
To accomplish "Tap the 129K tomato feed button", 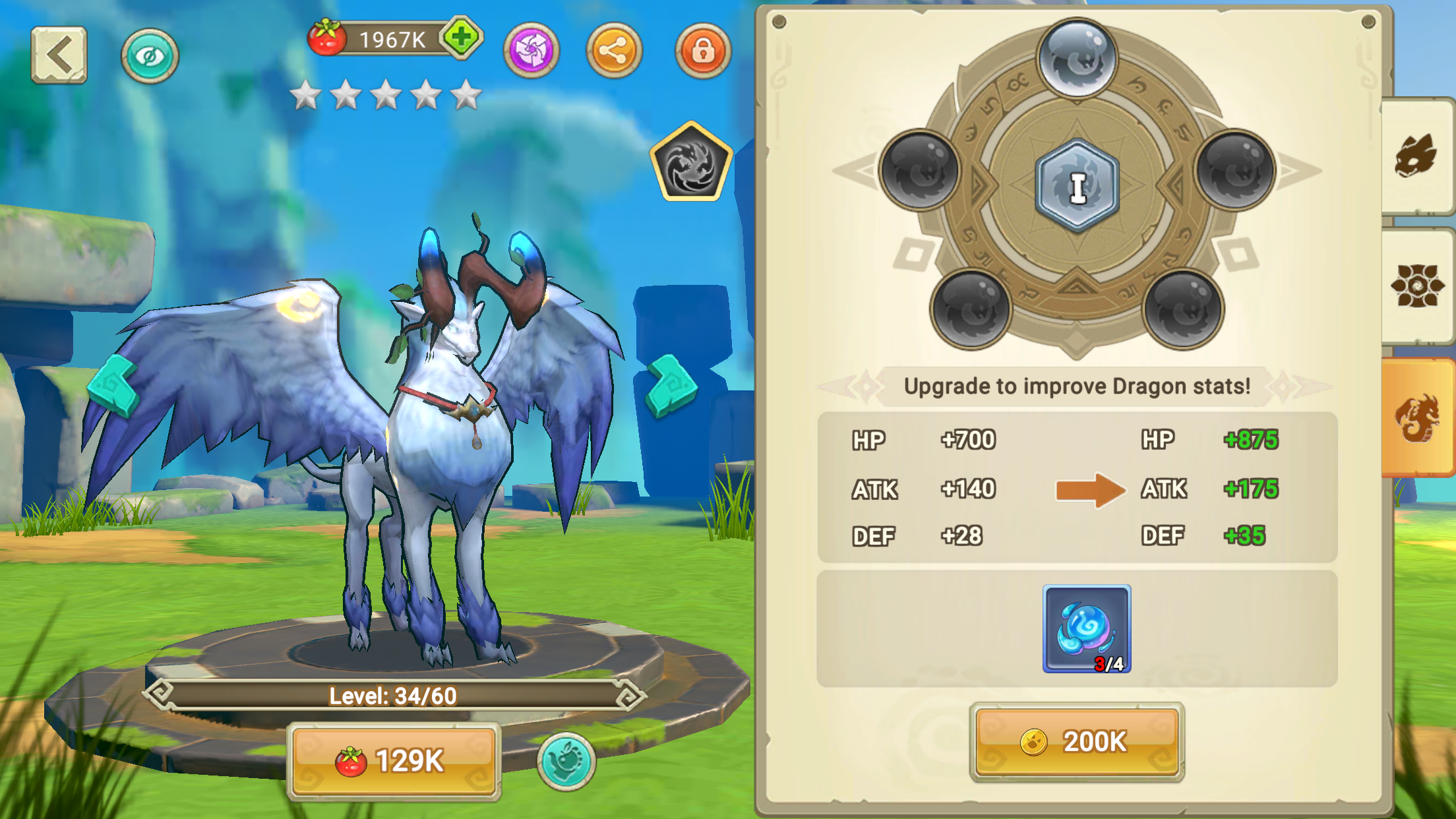I will [394, 759].
